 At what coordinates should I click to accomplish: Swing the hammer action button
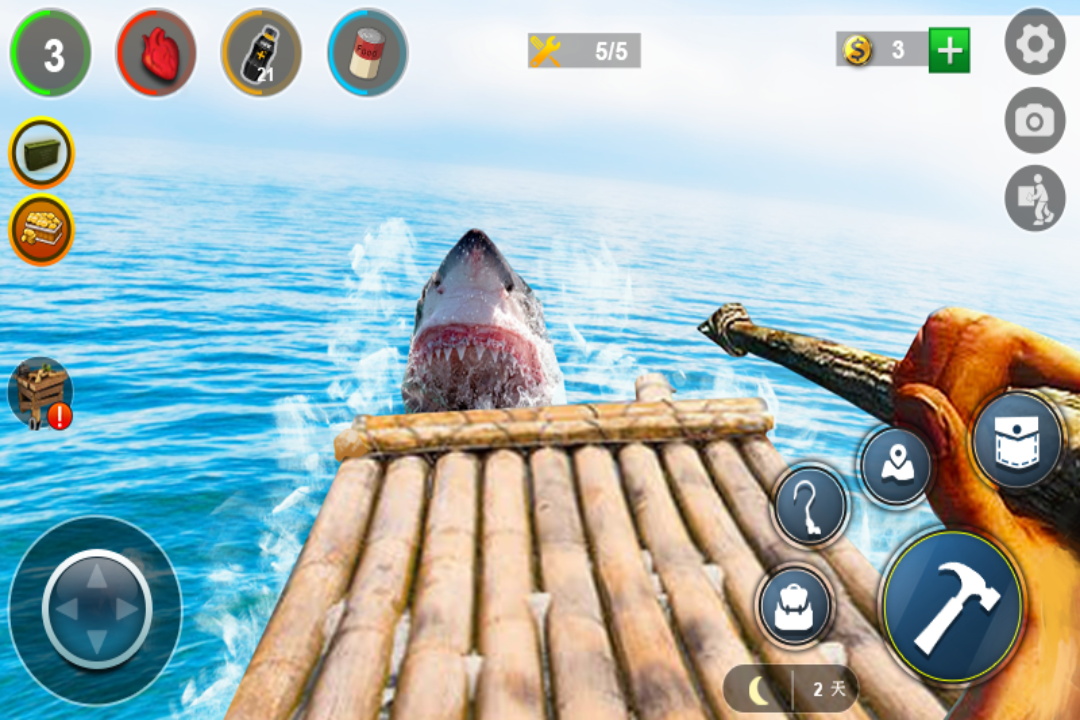tap(953, 606)
